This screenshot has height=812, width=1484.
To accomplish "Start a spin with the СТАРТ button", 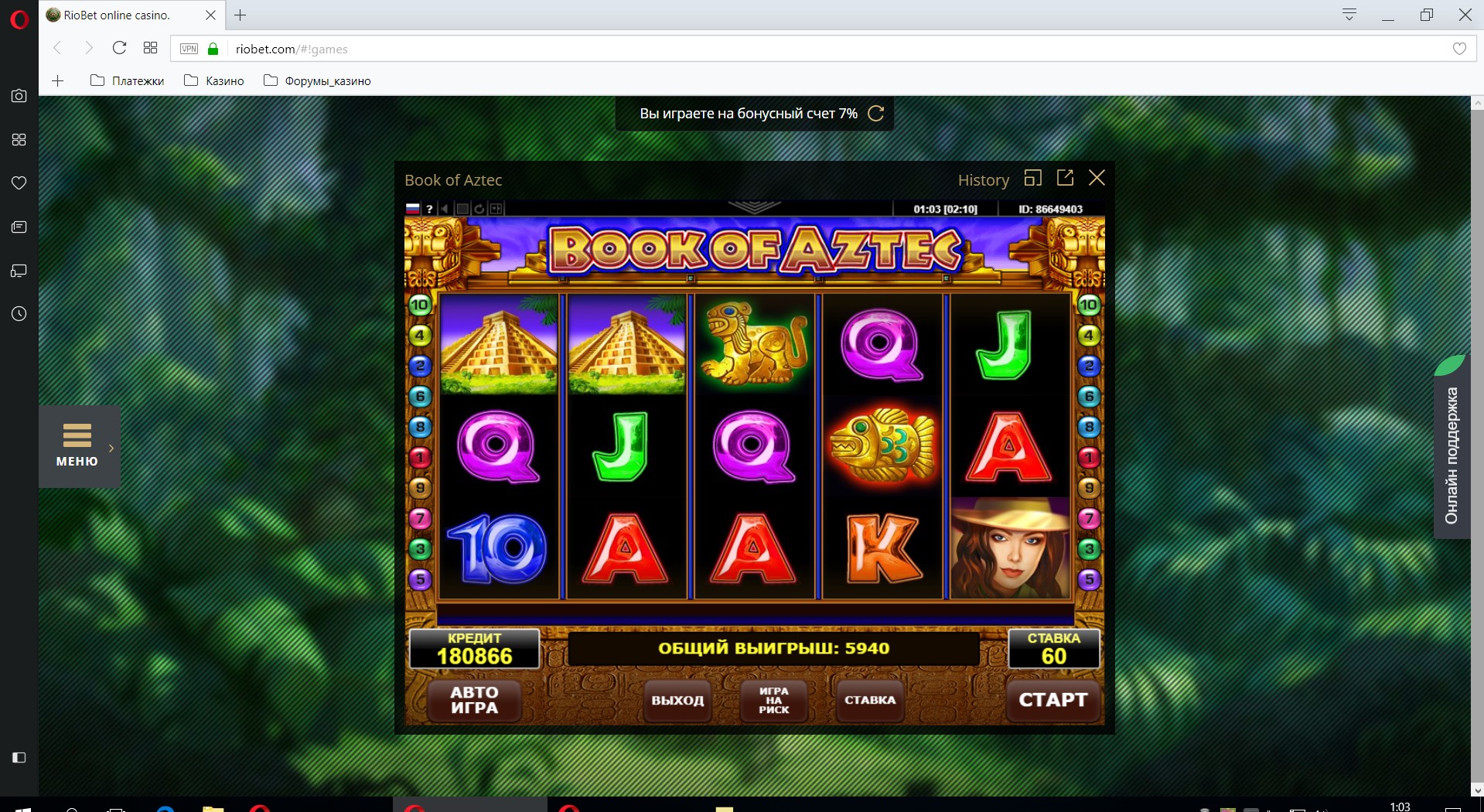I will [x=1052, y=700].
